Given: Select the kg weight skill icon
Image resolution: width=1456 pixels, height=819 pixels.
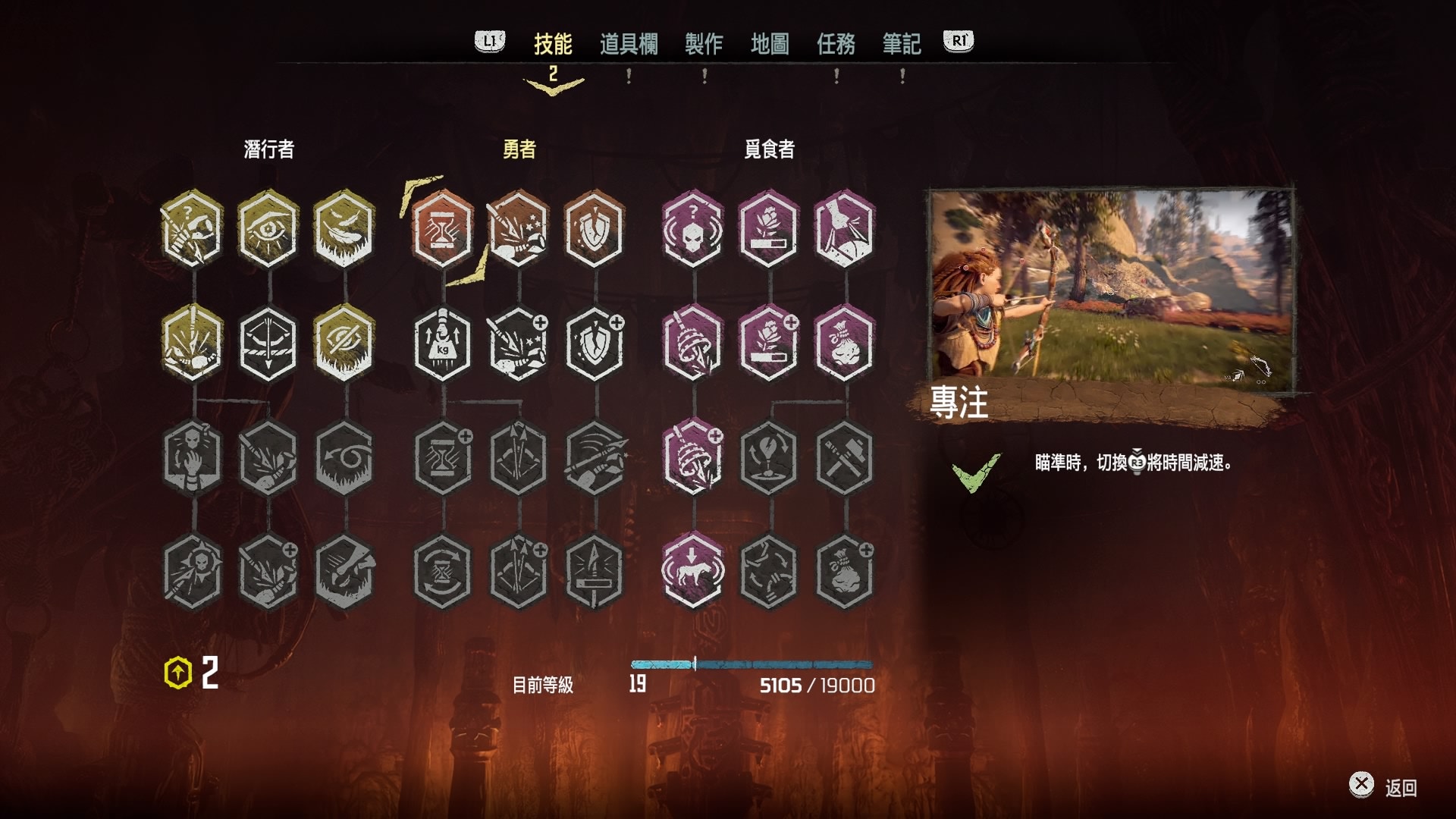Looking at the screenshot, I should pos(443,344).
